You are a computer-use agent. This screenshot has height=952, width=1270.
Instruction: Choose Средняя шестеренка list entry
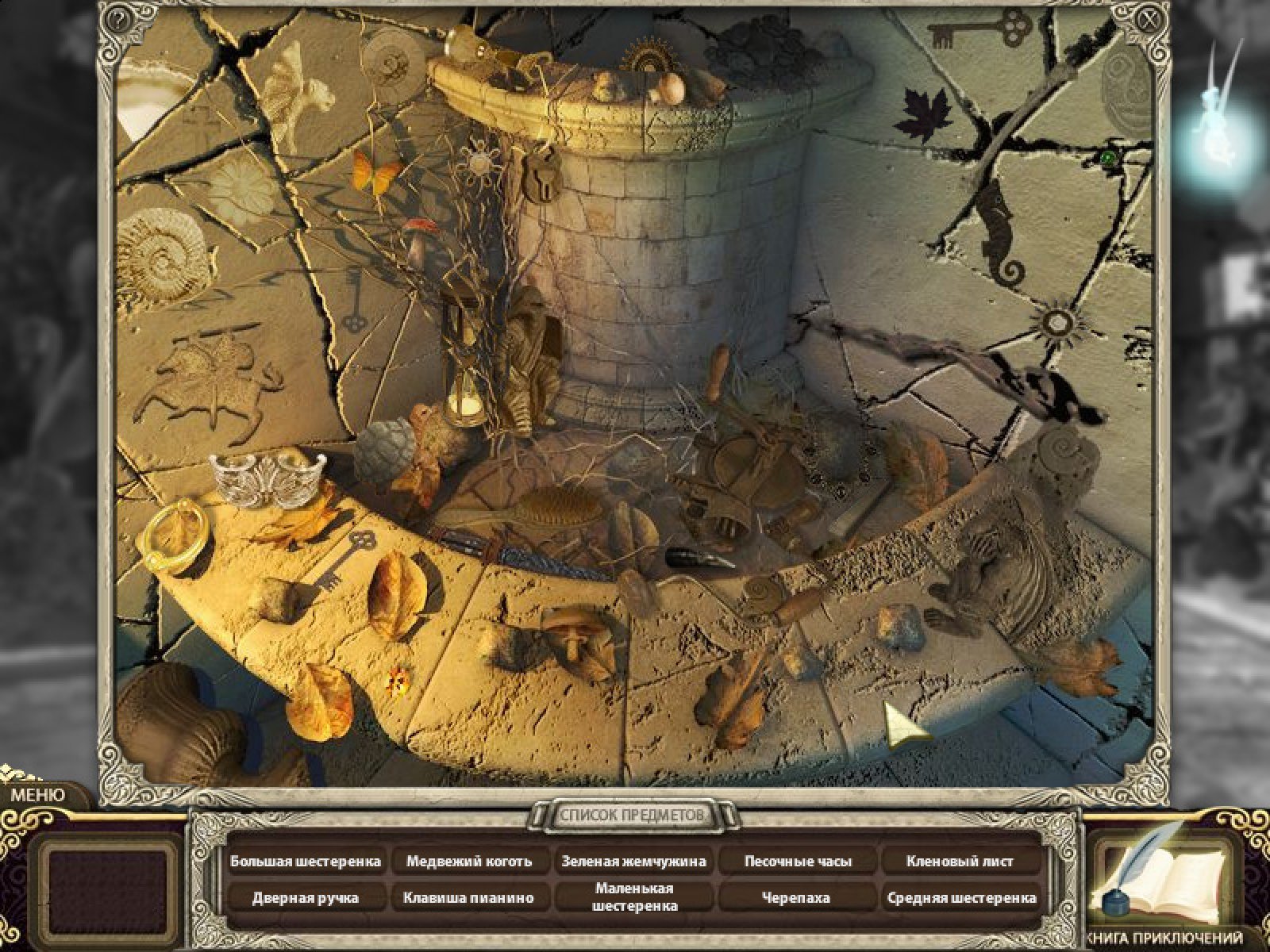click(960, 898)
